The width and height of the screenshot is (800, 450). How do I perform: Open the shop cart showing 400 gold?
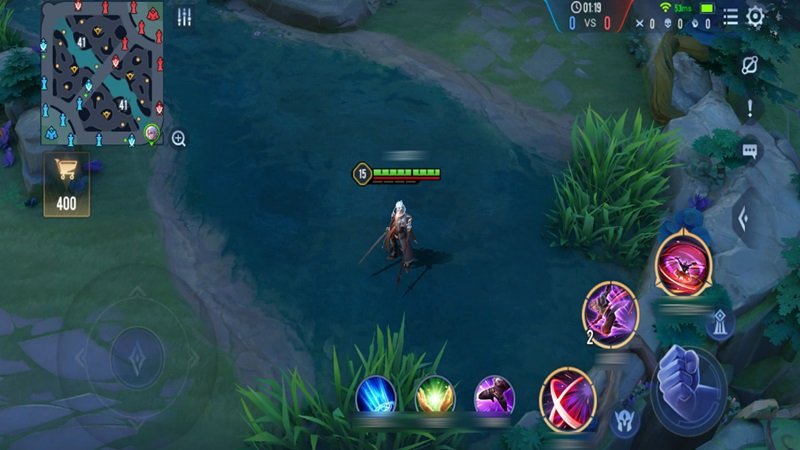pos(66,185)
